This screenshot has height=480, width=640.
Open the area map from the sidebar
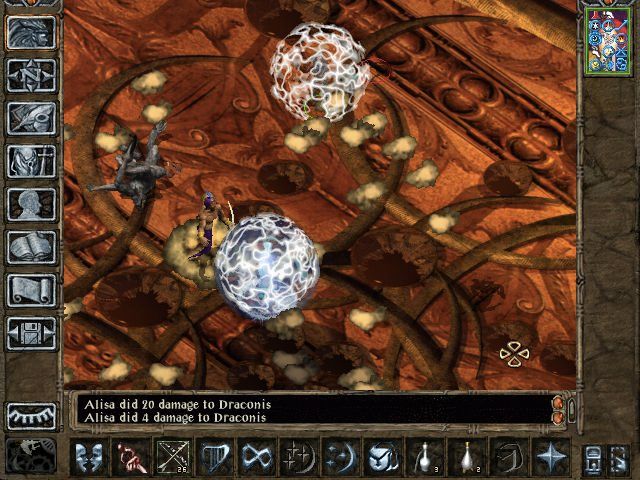[32, 75]
